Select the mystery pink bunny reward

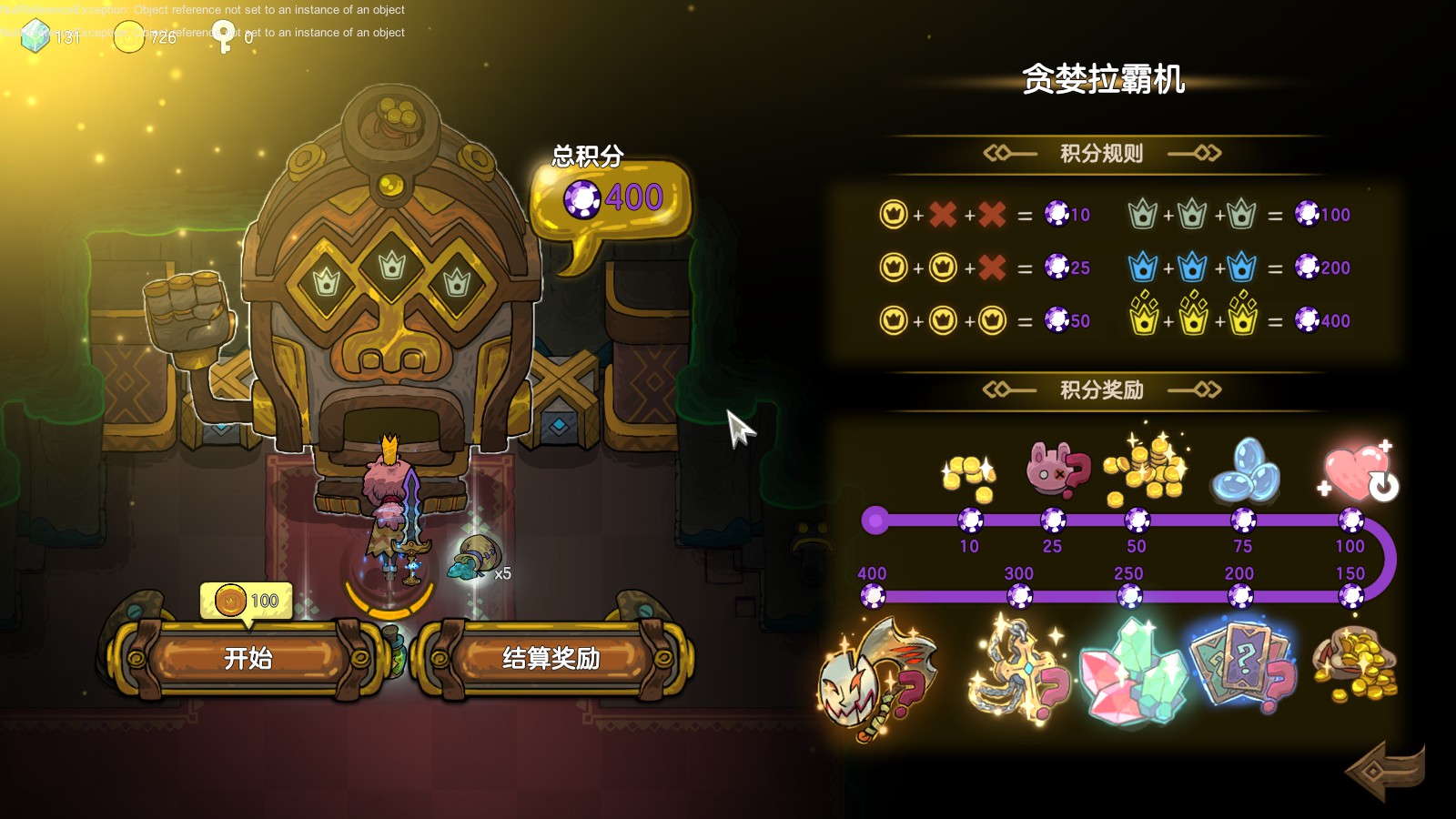pyautogui.click(x=1056, y=470)
